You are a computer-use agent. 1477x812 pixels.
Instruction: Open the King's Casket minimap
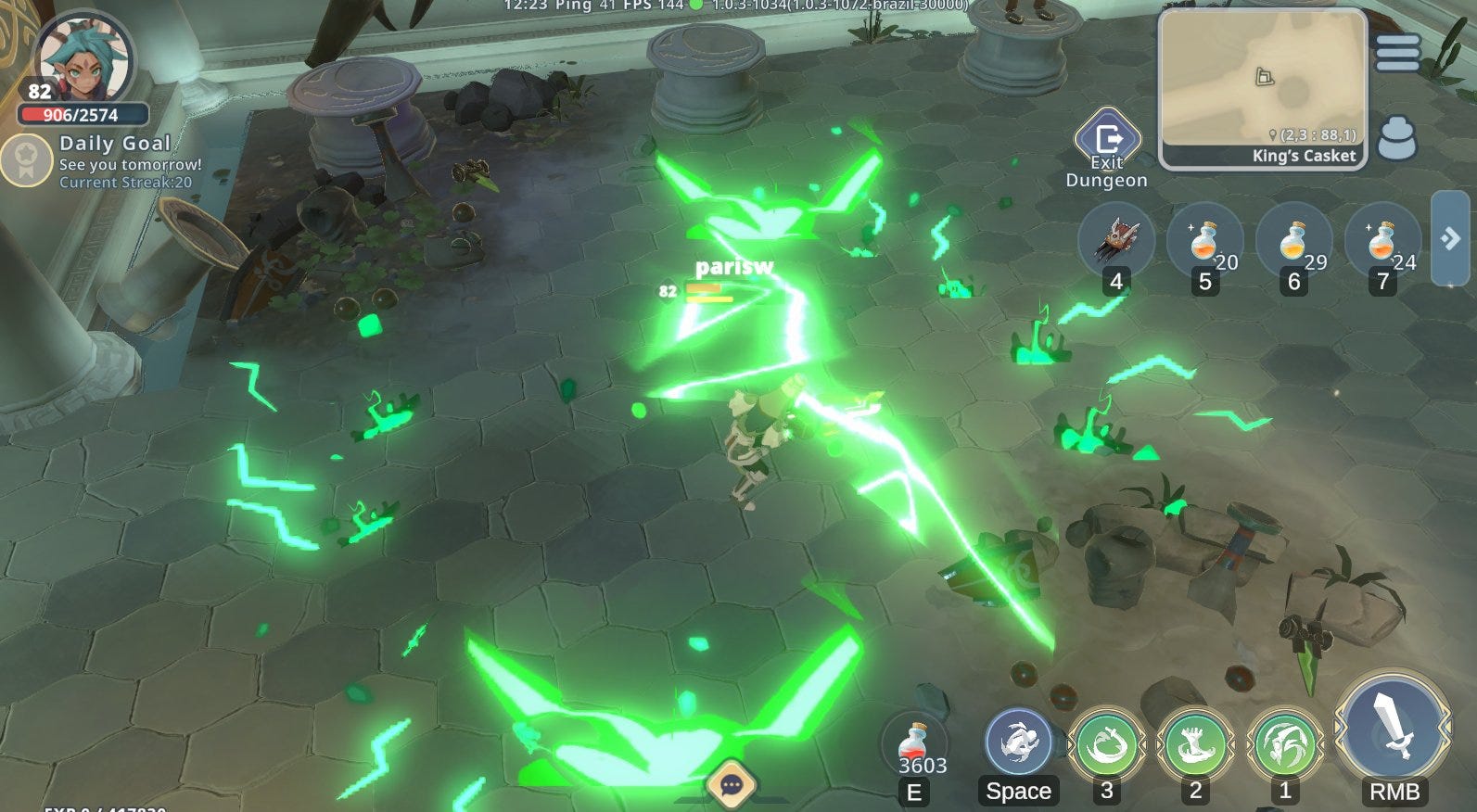click(x=1262, y=88)
